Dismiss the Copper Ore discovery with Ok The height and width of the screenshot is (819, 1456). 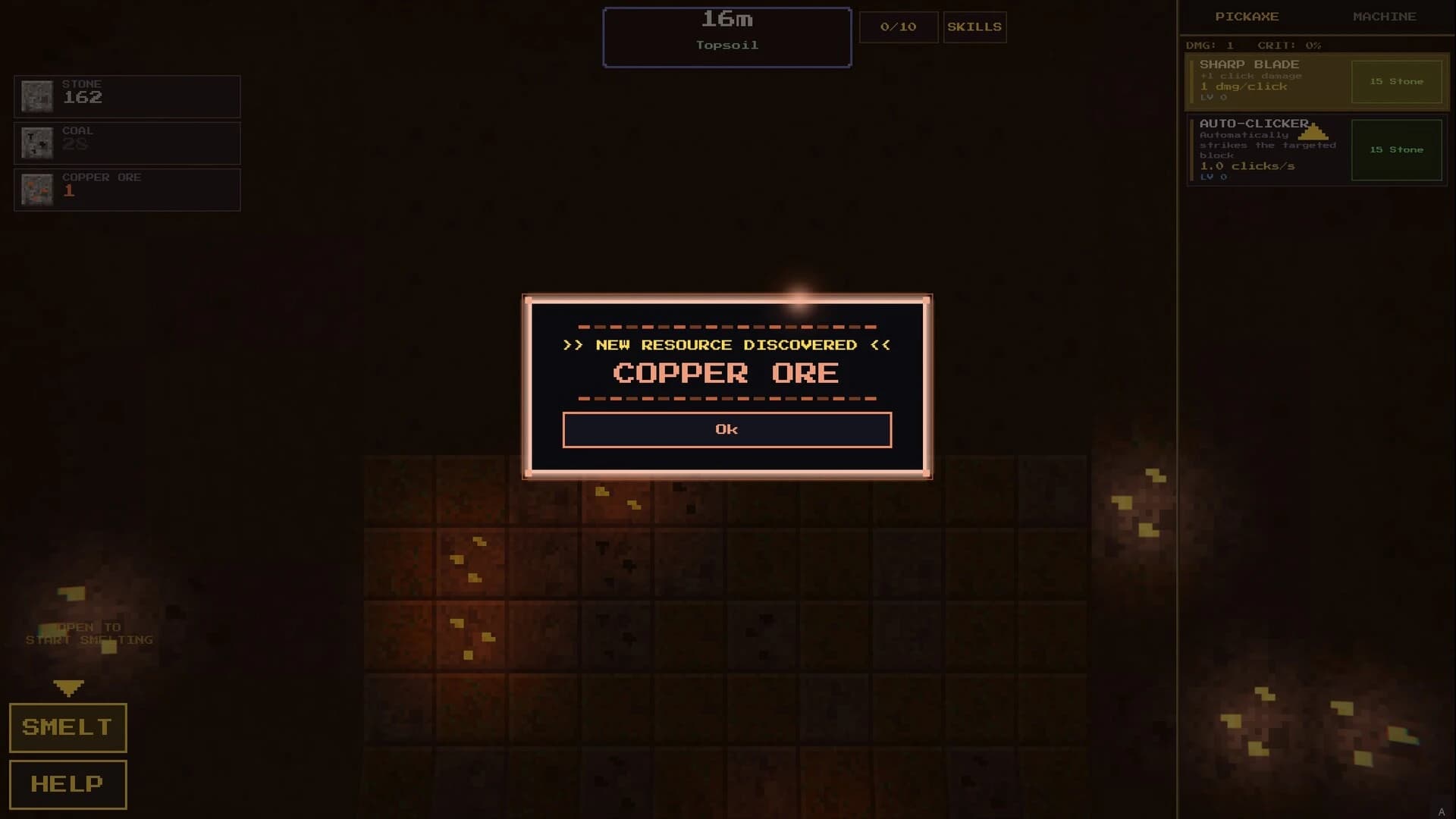point(726,429)
